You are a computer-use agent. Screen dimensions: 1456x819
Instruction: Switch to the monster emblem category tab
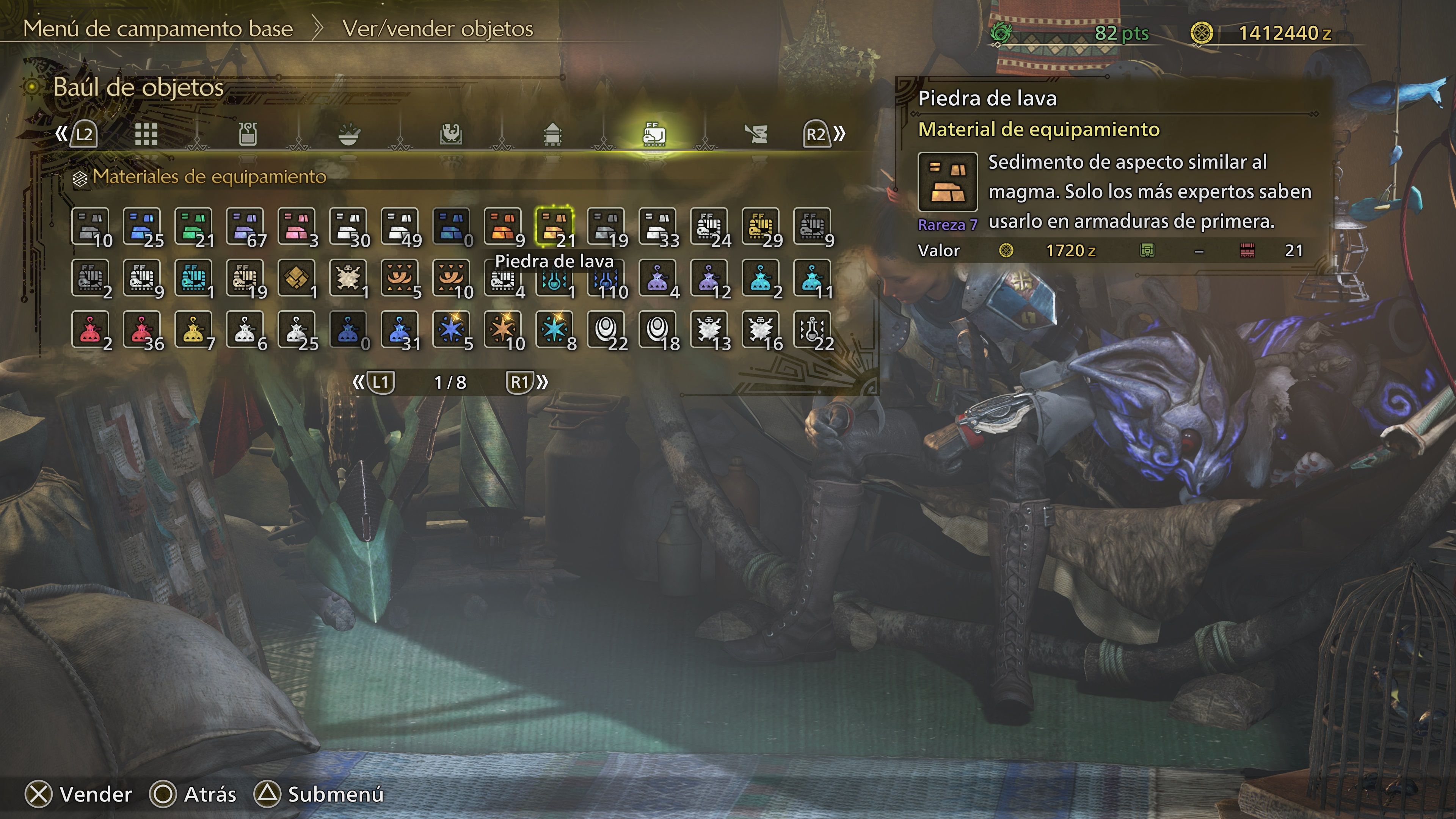tap(450, 135)
